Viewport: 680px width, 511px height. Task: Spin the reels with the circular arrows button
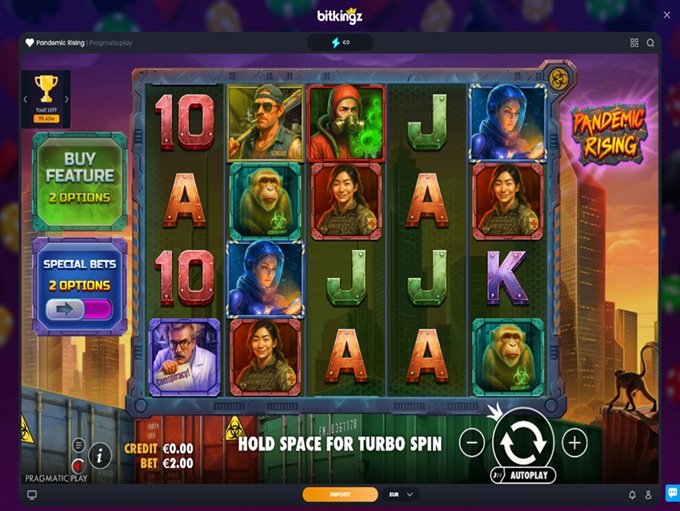coord(523,440)
